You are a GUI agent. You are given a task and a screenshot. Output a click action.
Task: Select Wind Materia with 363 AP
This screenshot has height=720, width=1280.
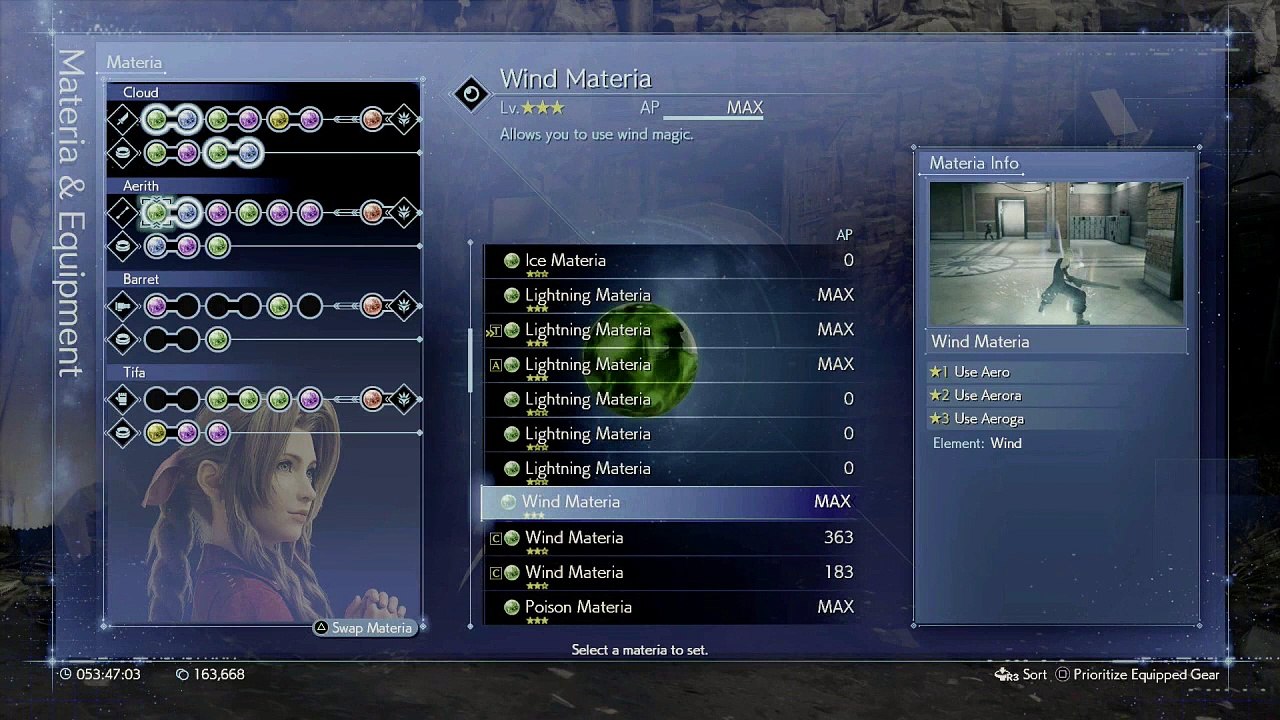668,538
